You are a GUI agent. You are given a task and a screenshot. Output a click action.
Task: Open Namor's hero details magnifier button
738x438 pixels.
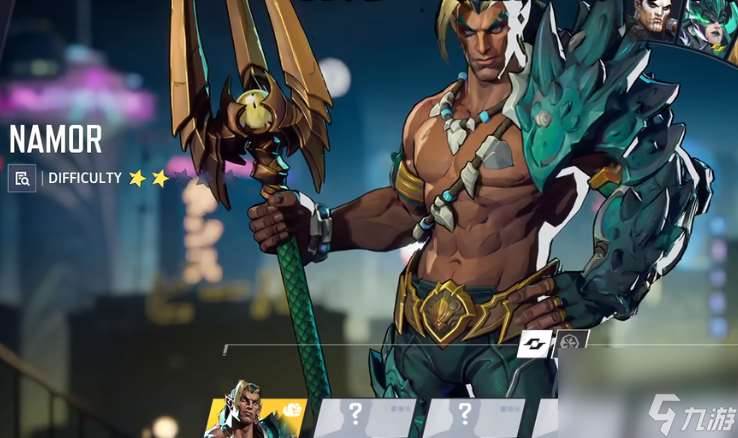click(x=22, y=178)
